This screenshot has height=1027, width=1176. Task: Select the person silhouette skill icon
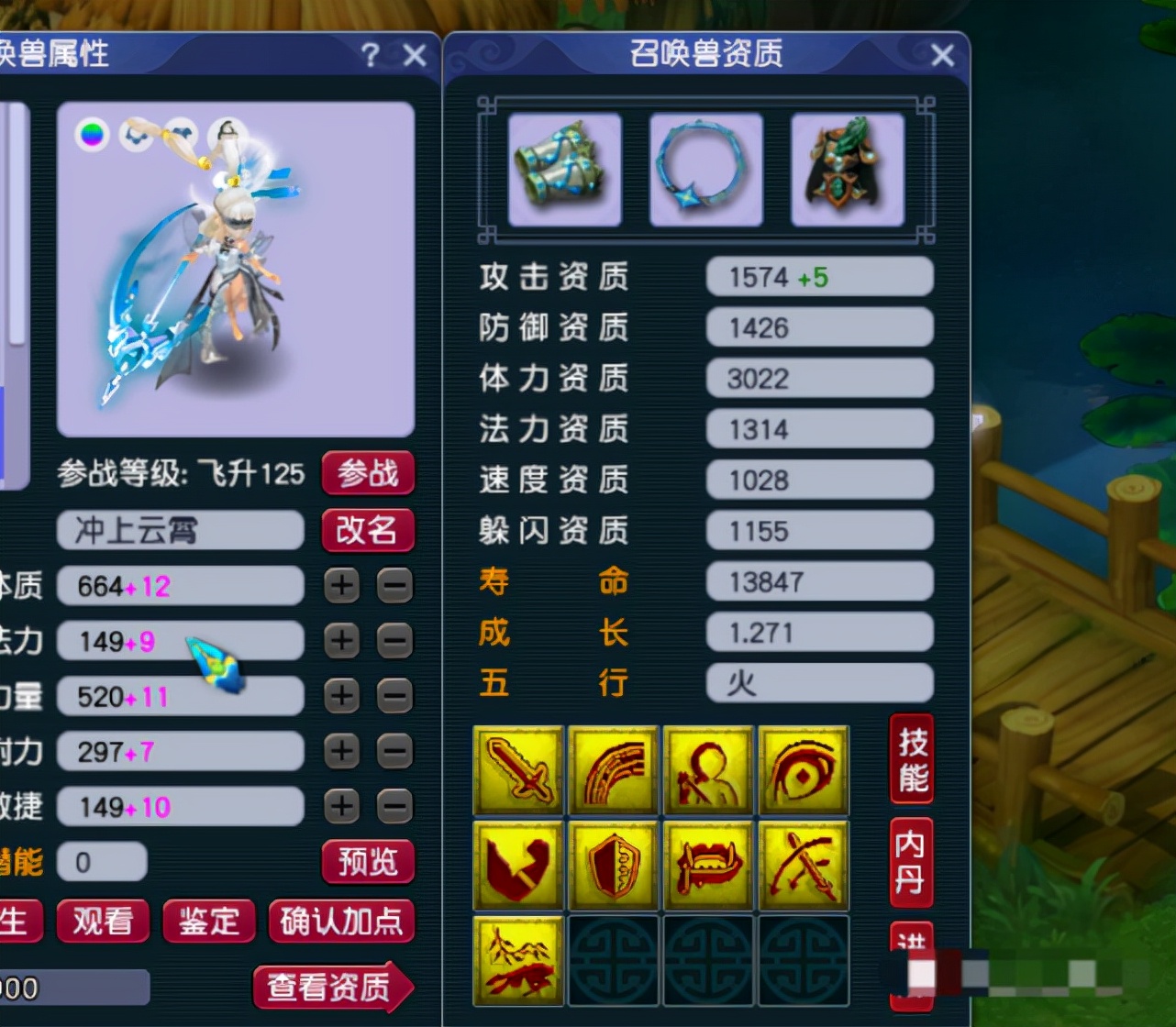click(709, 770)
